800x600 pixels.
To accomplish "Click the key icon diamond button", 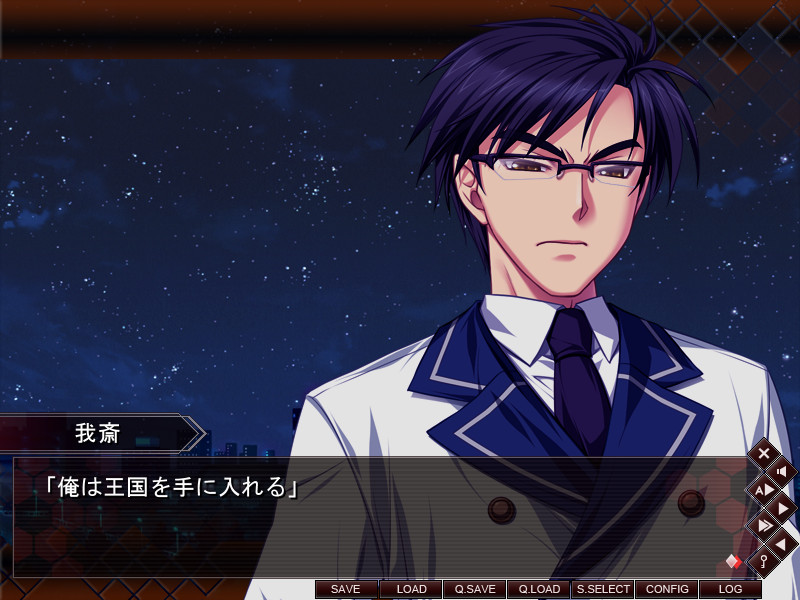I will tap(763, 561).
